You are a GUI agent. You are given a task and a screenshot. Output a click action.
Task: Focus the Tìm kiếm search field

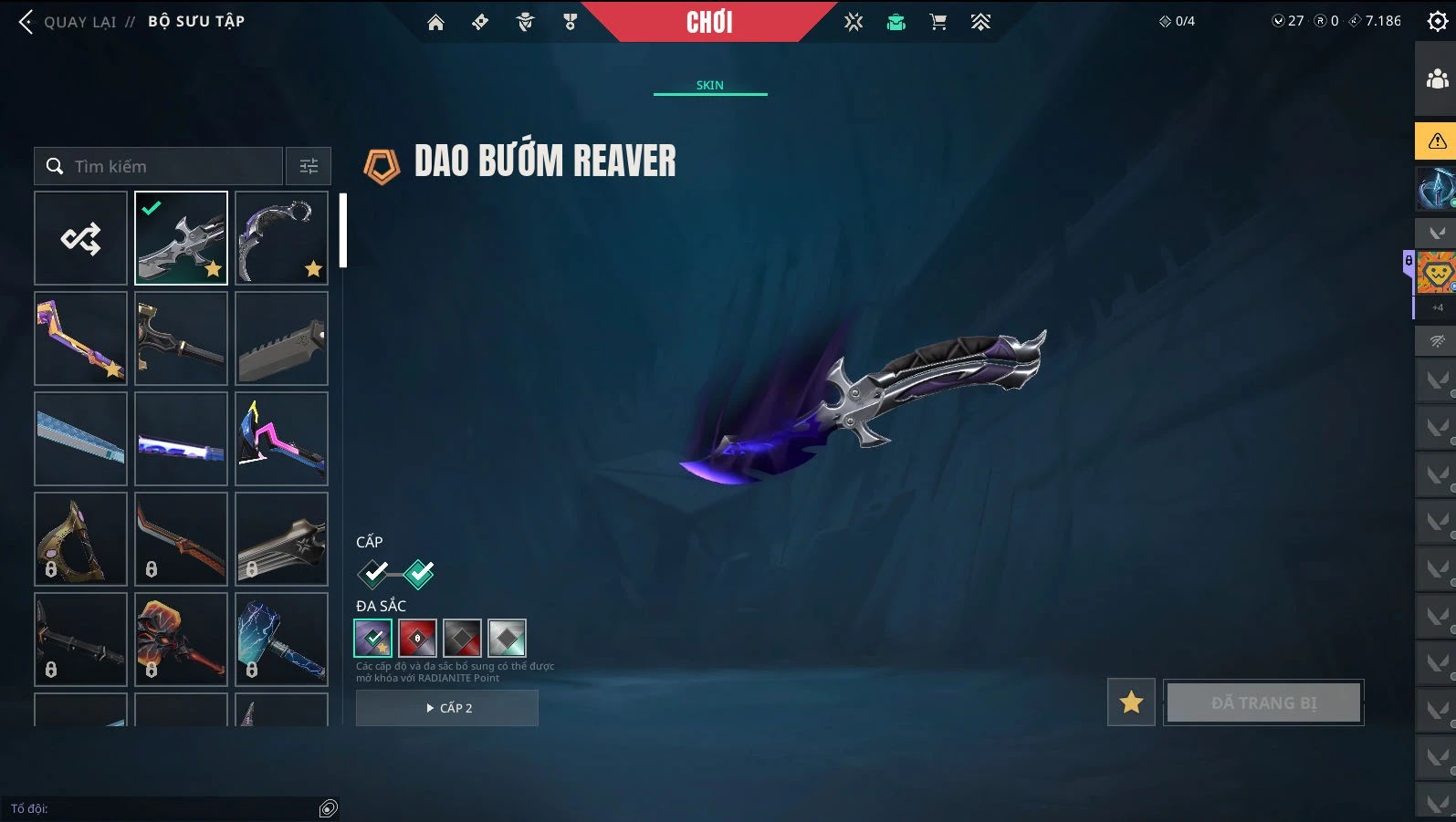click(169, 166)
